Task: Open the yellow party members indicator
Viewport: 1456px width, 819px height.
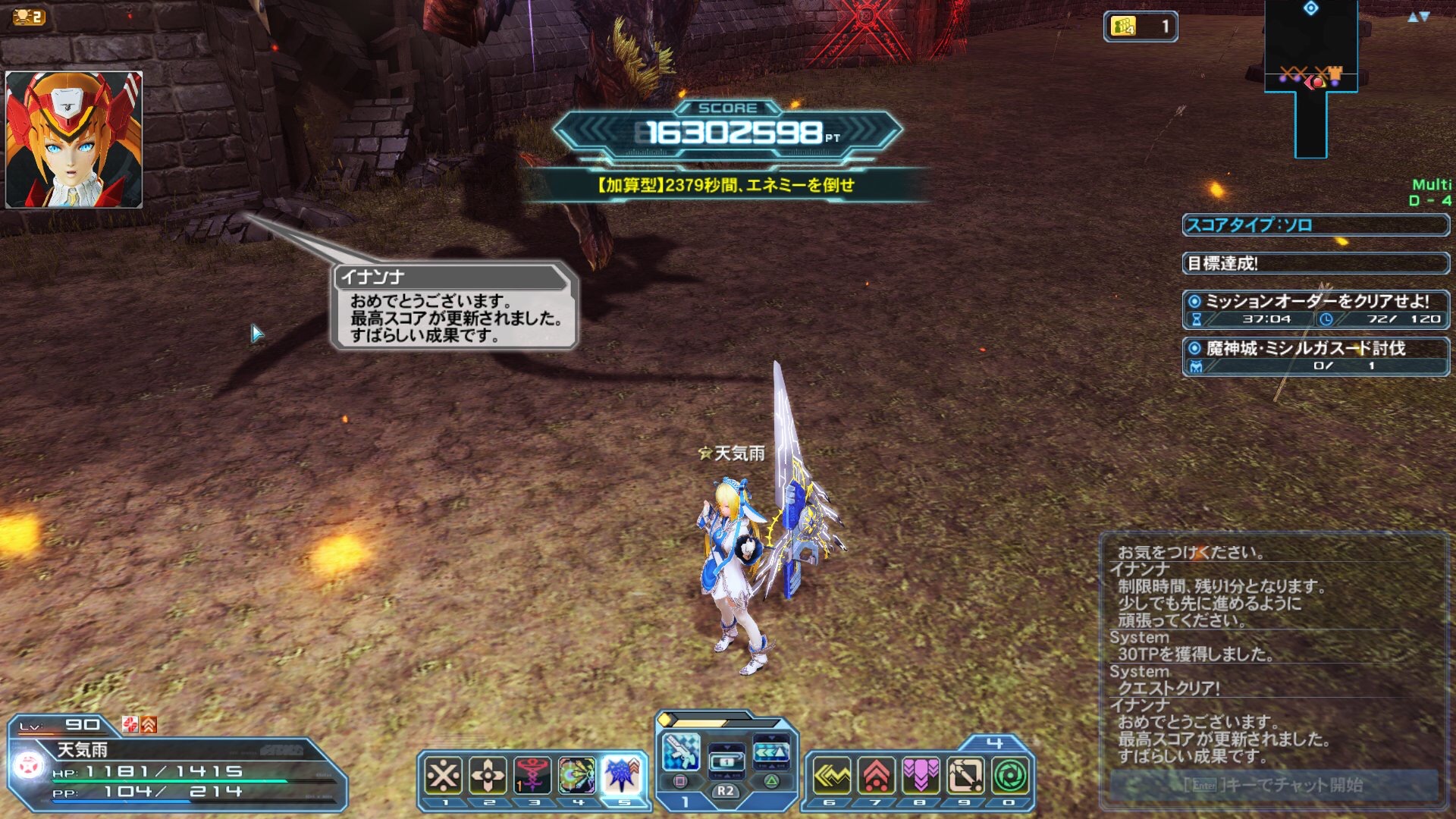Action: tap(1140, 27)
